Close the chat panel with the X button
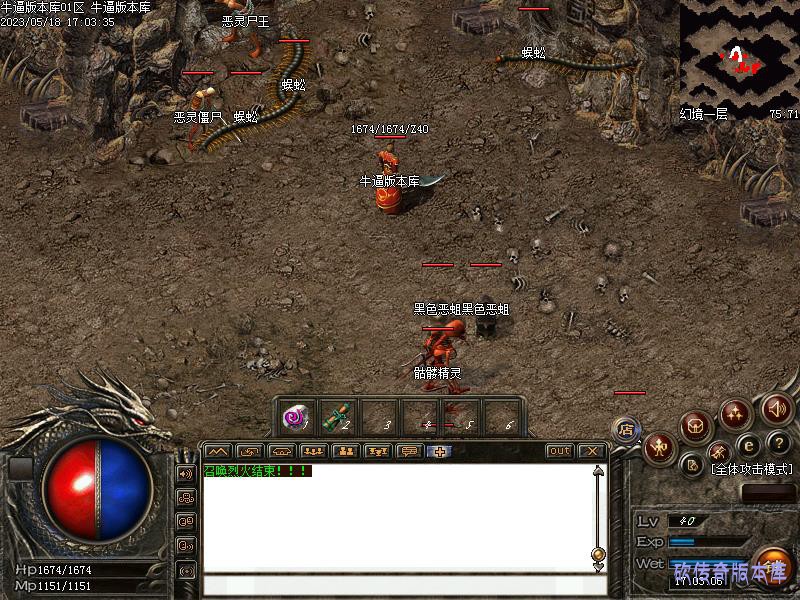Screen dimensions: 800x600 [x=591, y=451]
